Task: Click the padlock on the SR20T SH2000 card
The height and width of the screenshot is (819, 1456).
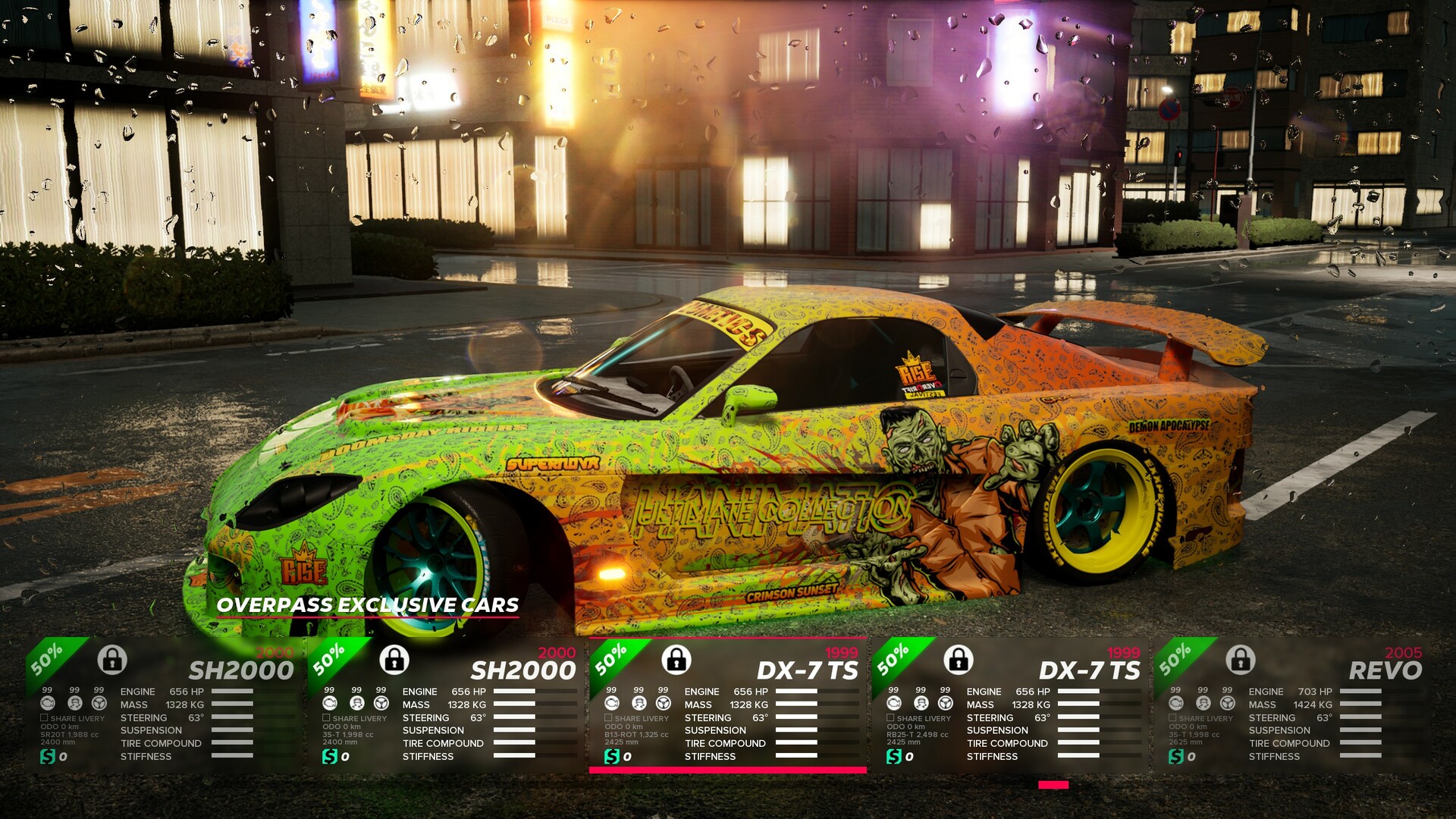Action: tap(112, 660)
